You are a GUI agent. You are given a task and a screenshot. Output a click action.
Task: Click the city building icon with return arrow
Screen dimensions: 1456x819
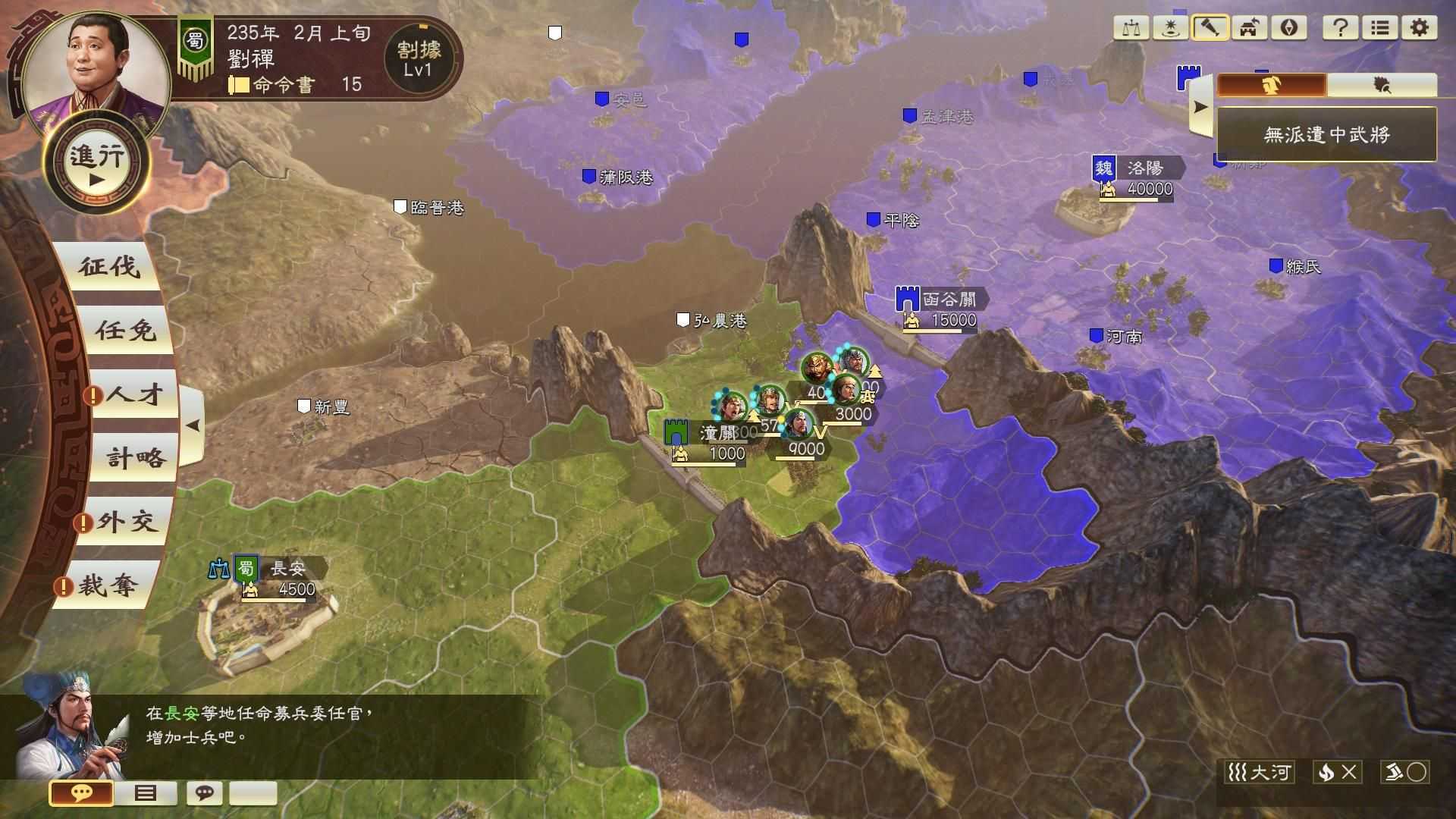[x=1248, y=29]
